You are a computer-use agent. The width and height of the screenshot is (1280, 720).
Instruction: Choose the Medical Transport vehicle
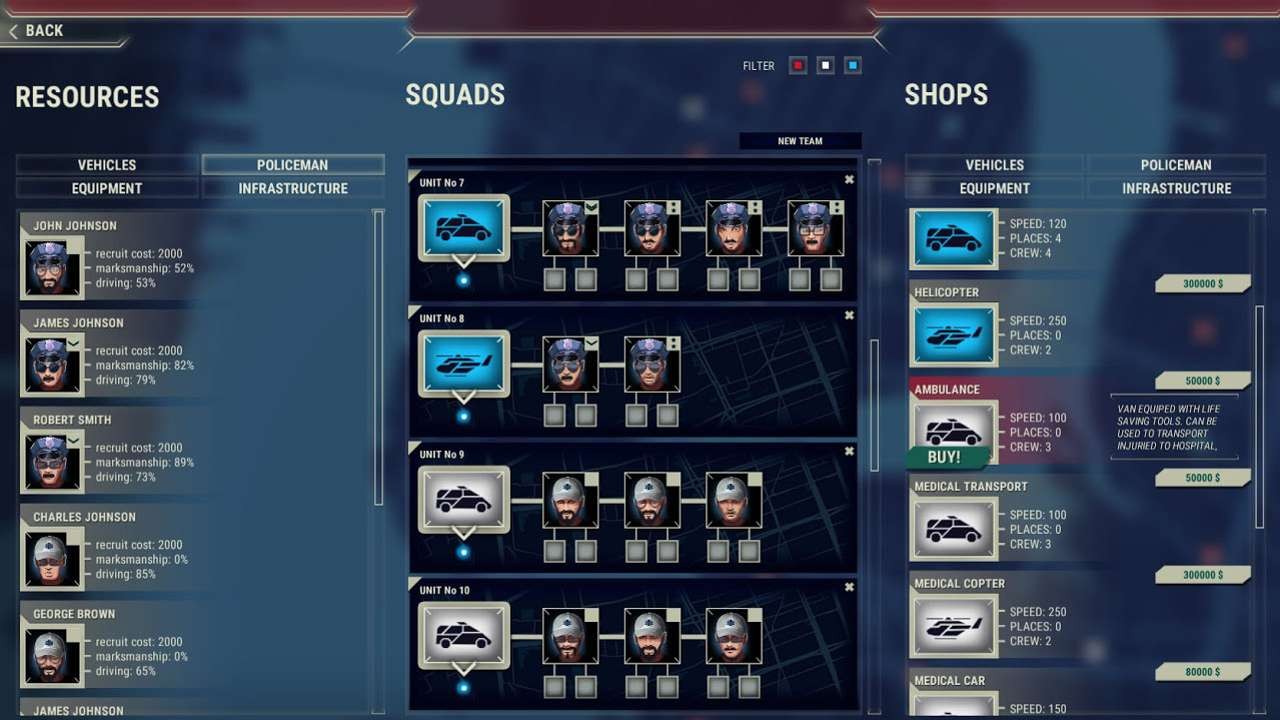click(x=953, y=530)
